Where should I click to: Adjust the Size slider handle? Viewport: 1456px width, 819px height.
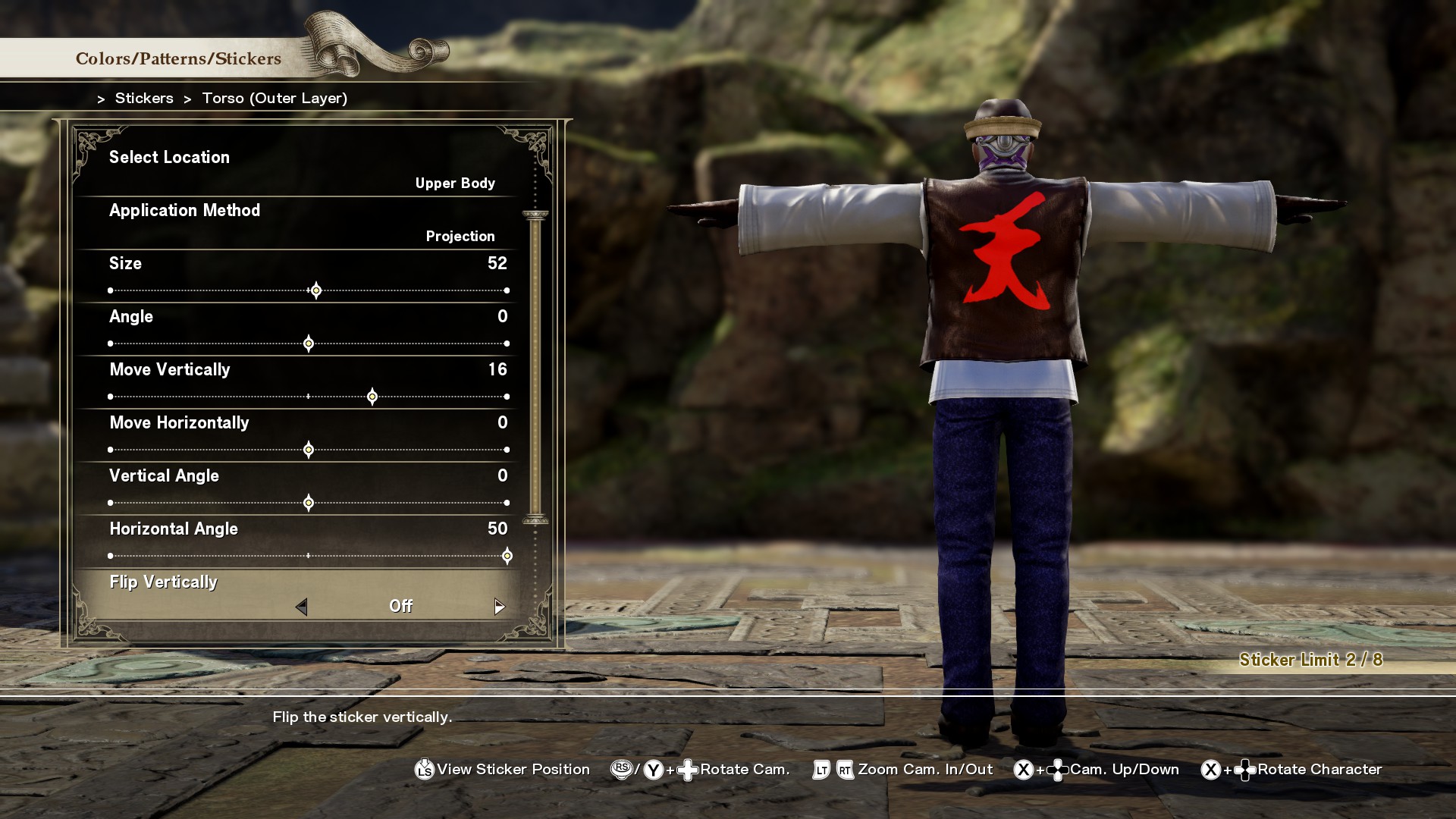click(x=316, y=290)
